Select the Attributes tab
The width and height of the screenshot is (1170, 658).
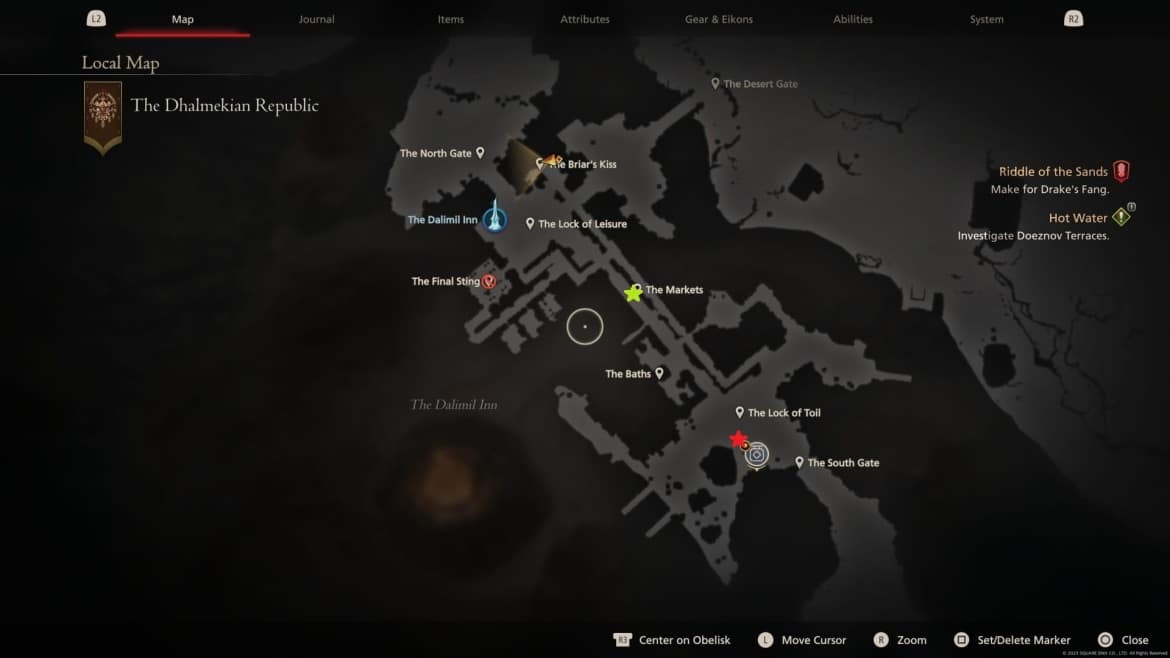[x=585, y=19]
